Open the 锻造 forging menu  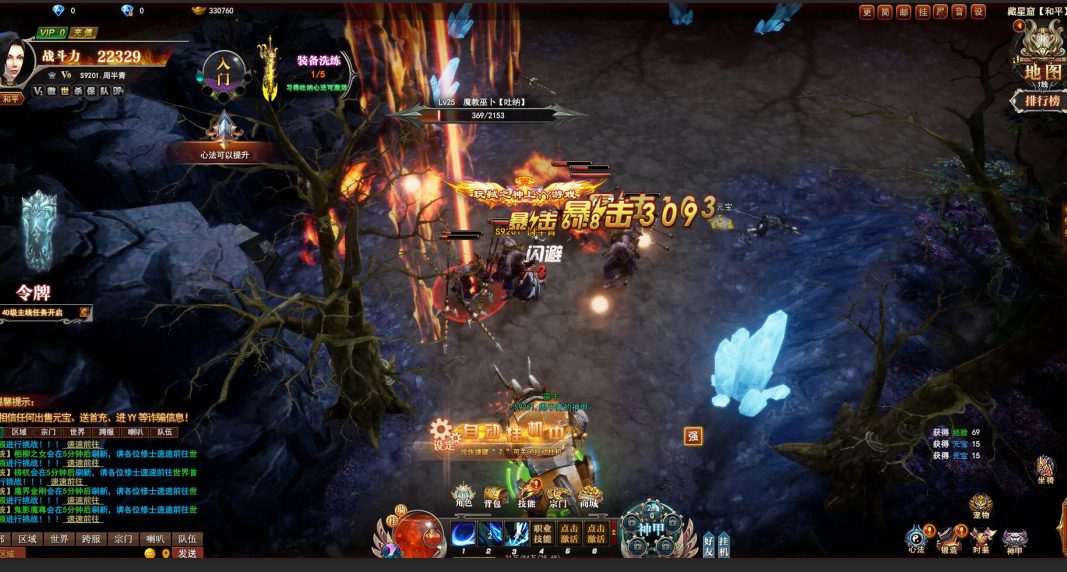pos(948,540)
